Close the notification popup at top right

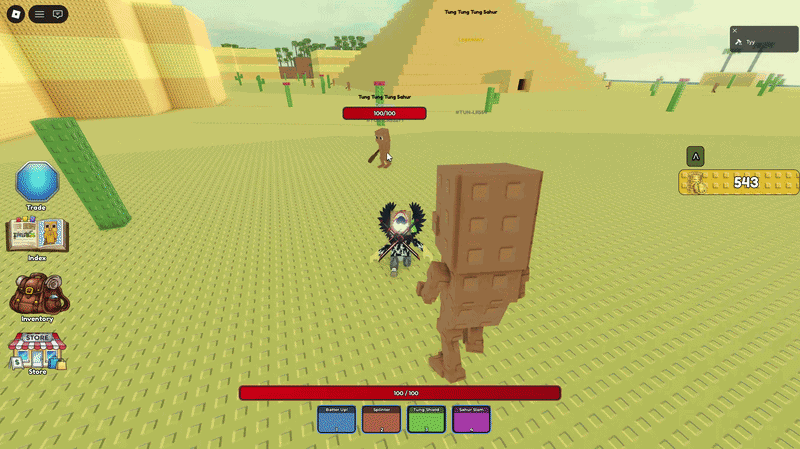click(735, 31)
